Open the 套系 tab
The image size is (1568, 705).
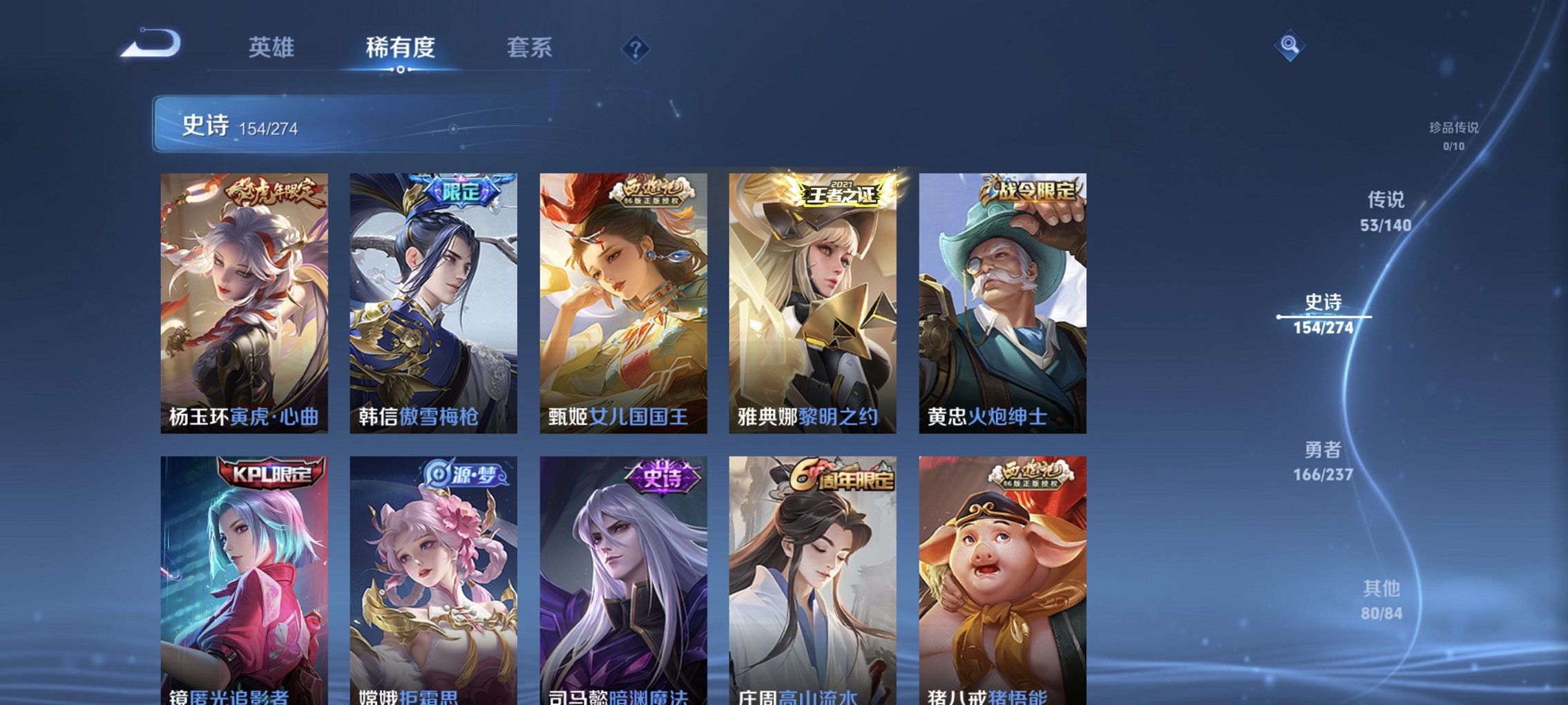pos(530,48)
